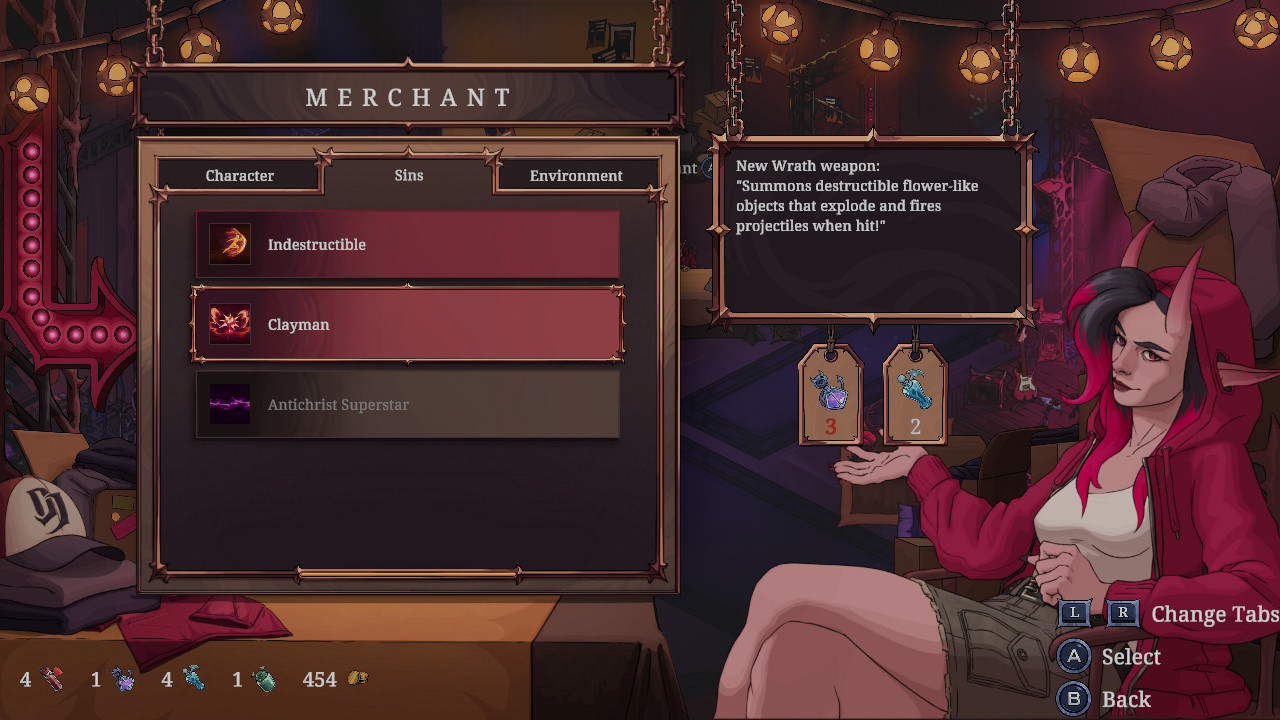Choose the locked Antichrist Superstar entry

407,405
